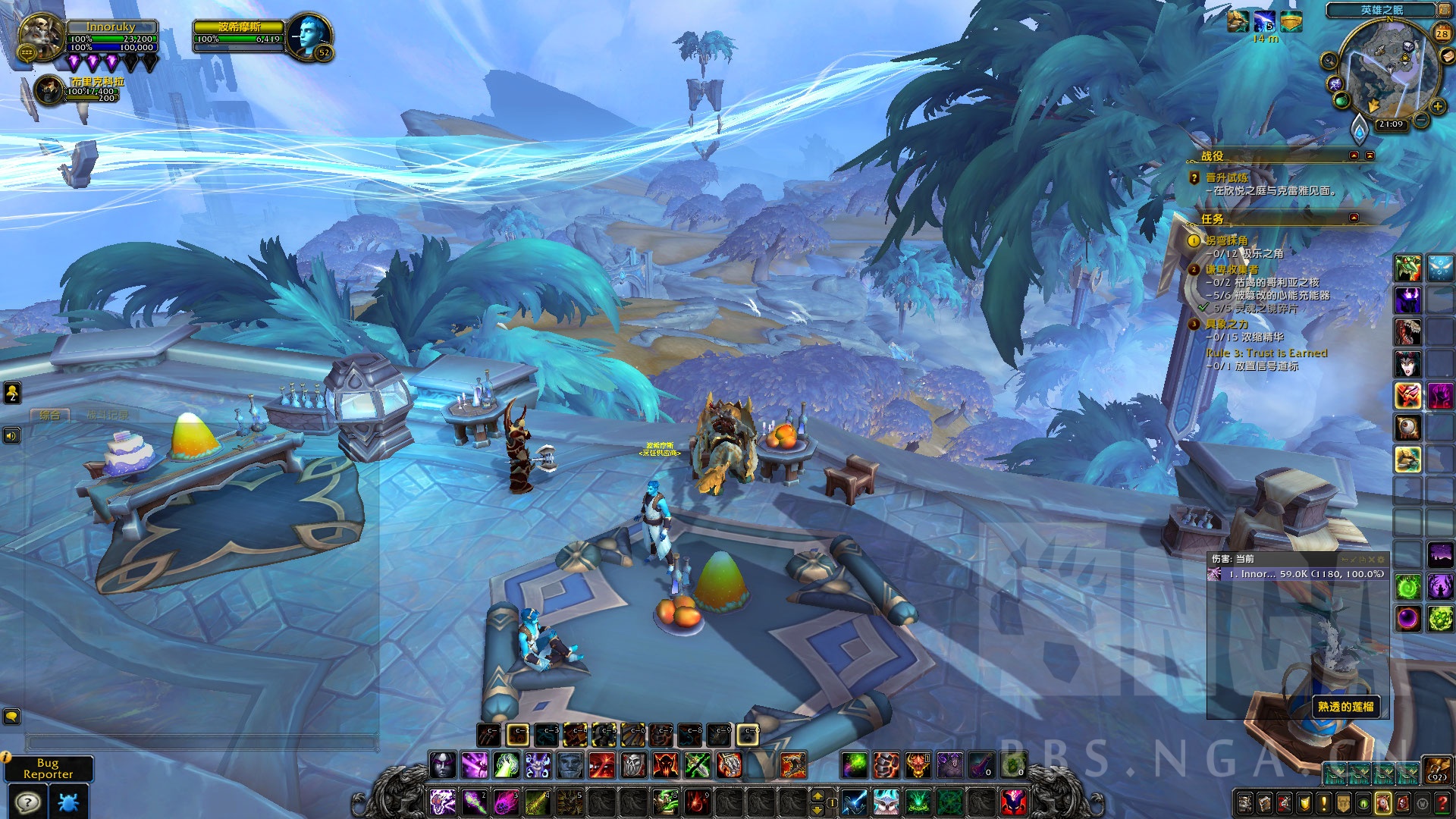1456x819 pixels.
Task: Click the Innoruky player portrait
Action: coord(40,36)
